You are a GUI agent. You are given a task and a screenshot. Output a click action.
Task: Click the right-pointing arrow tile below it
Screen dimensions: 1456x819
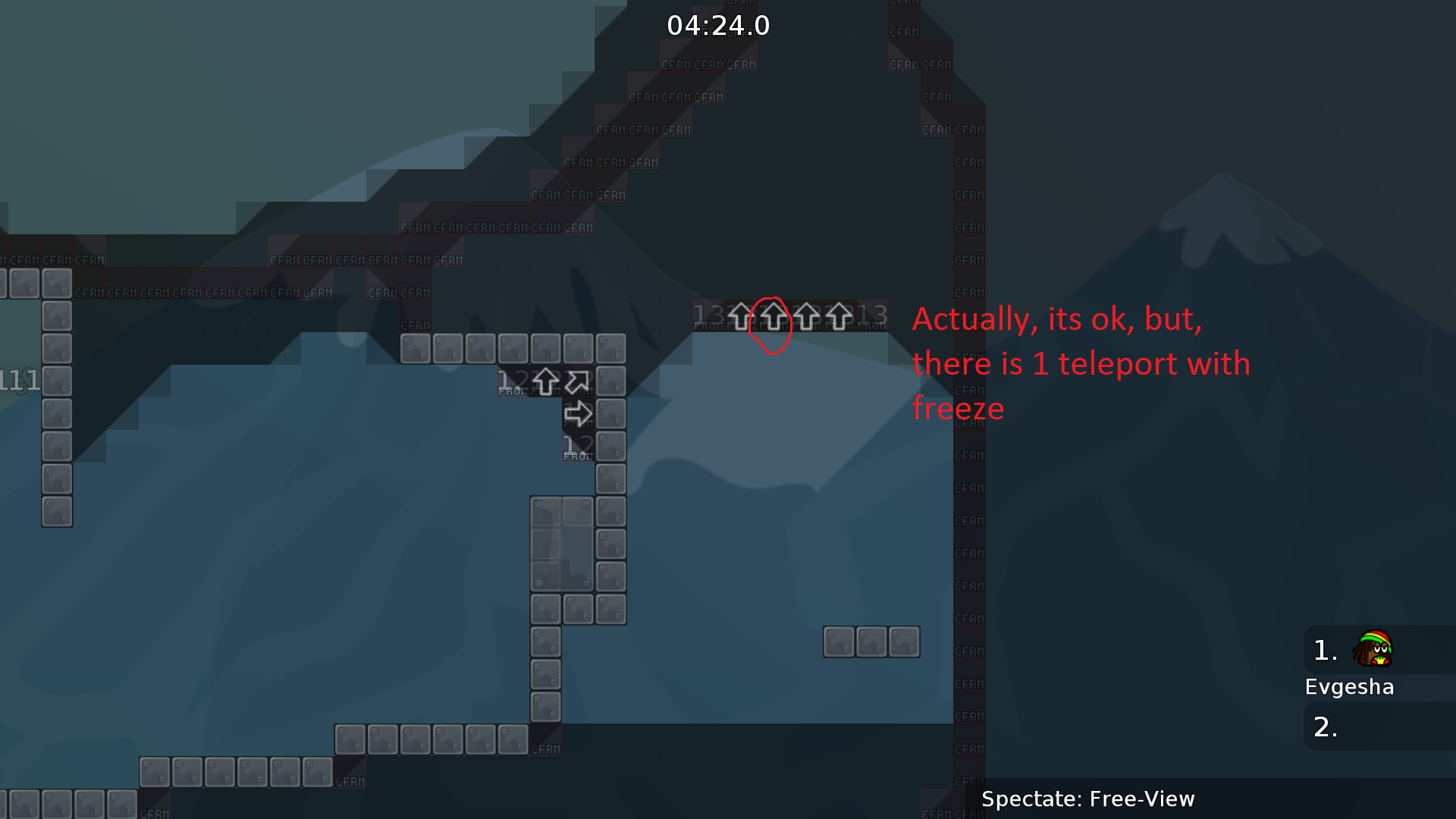pyautogui.click(x=578, y=413)
